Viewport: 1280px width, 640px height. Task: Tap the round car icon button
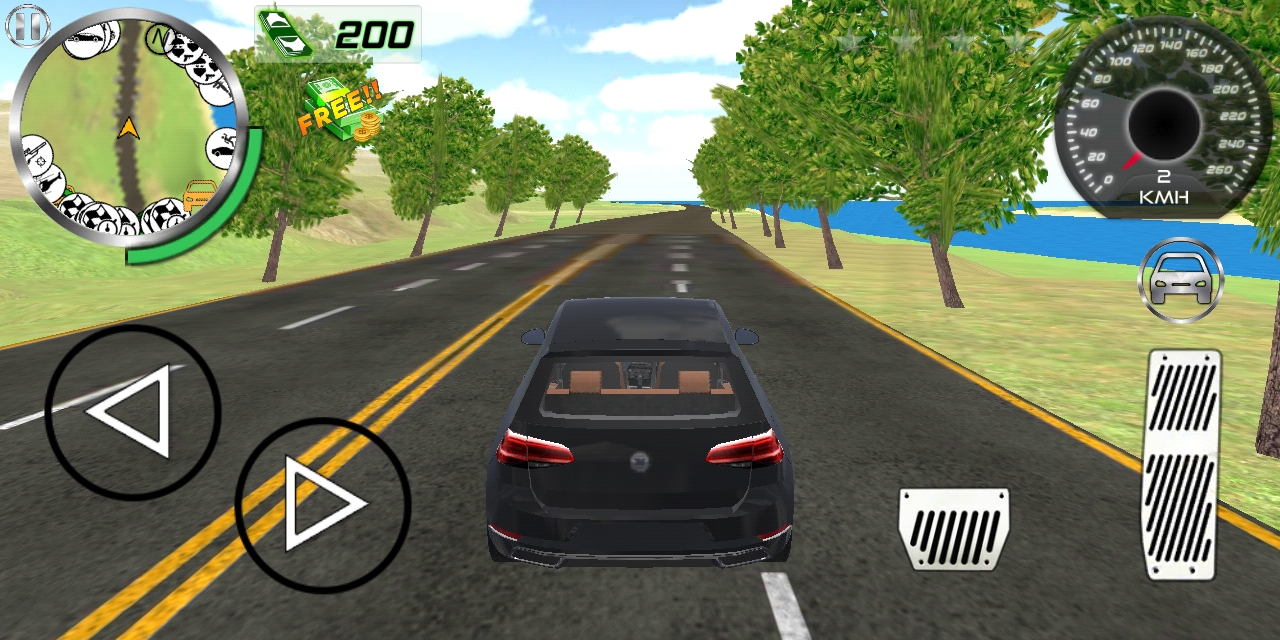tap(1181, 280)
